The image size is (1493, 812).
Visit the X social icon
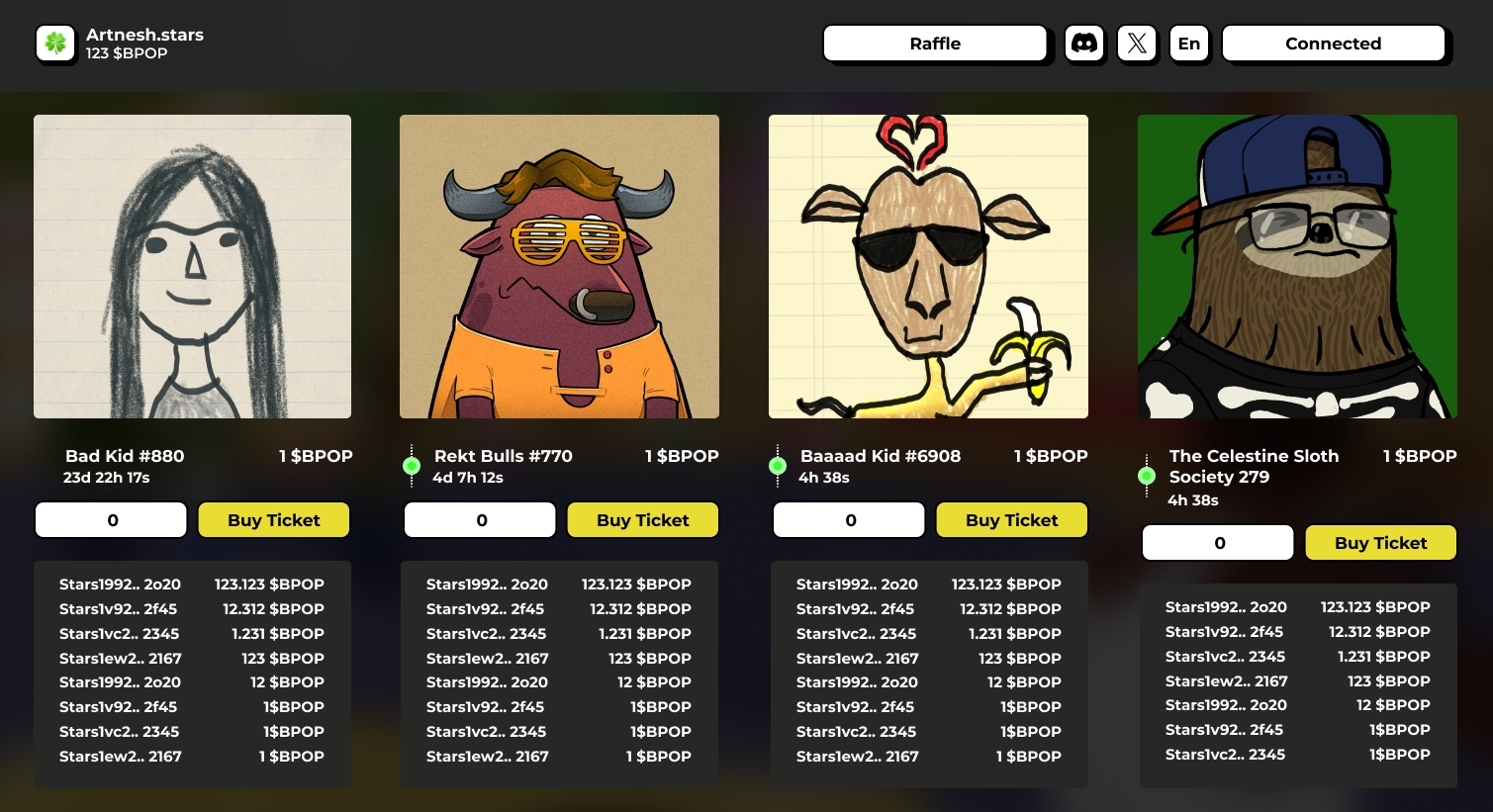(1137, 44)
